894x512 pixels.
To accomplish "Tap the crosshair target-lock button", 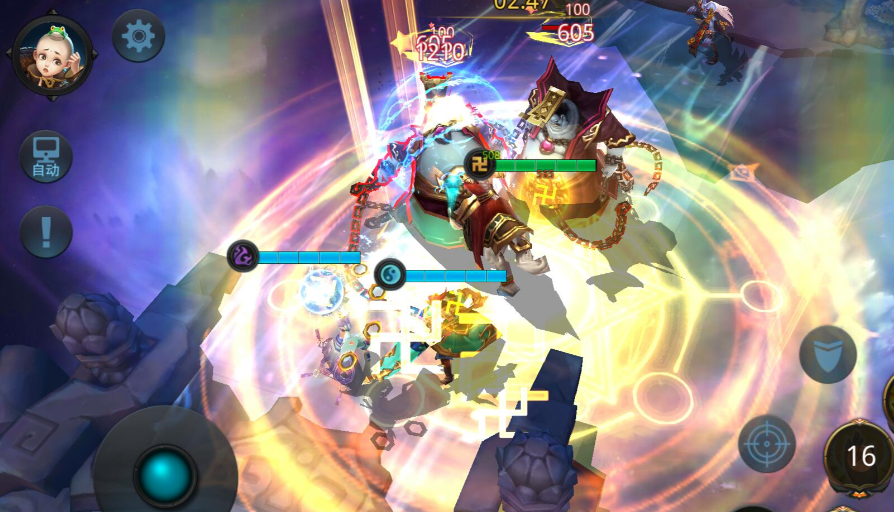I will [767, 443].
